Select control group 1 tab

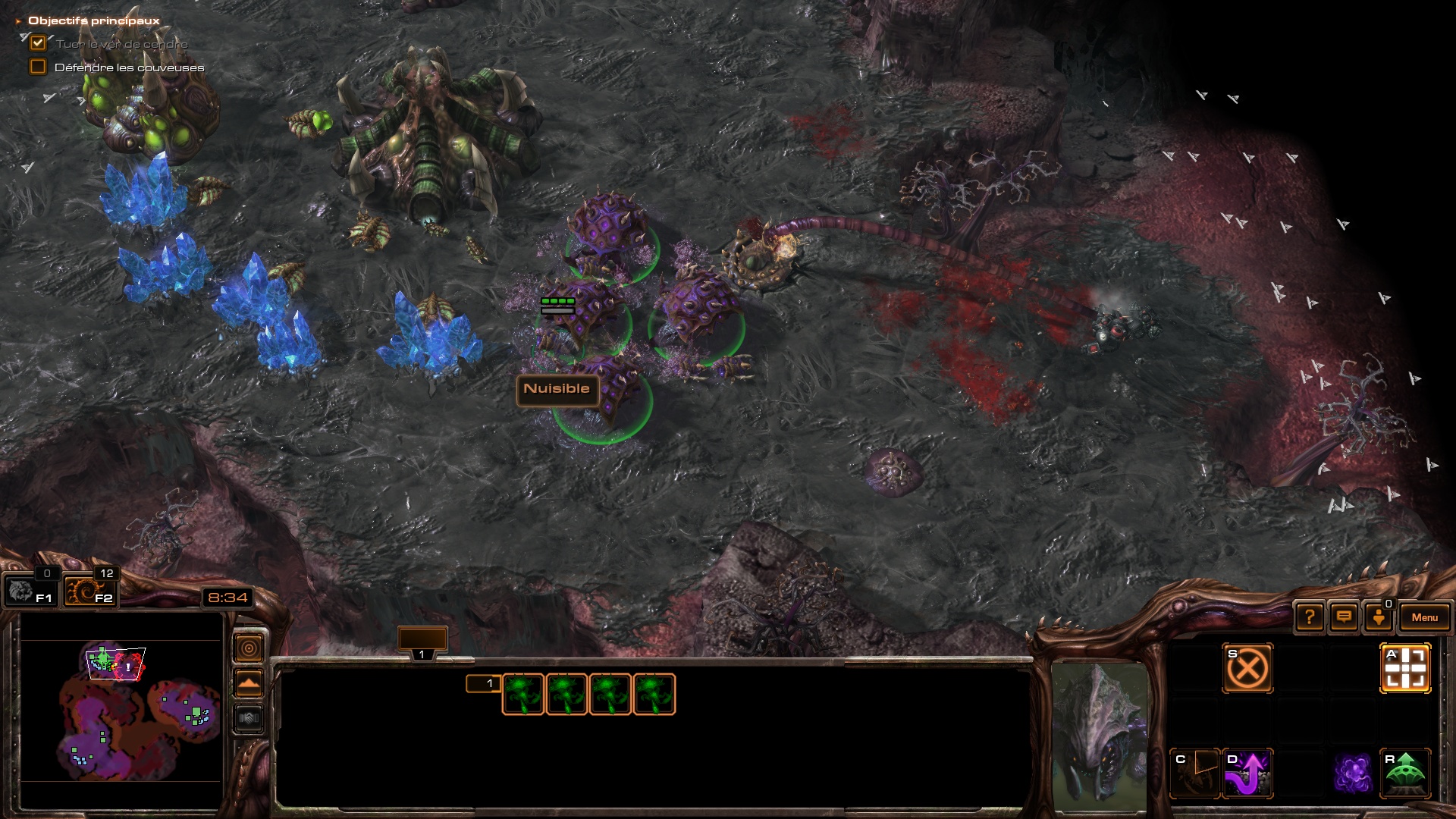click(x=422, y=642)
